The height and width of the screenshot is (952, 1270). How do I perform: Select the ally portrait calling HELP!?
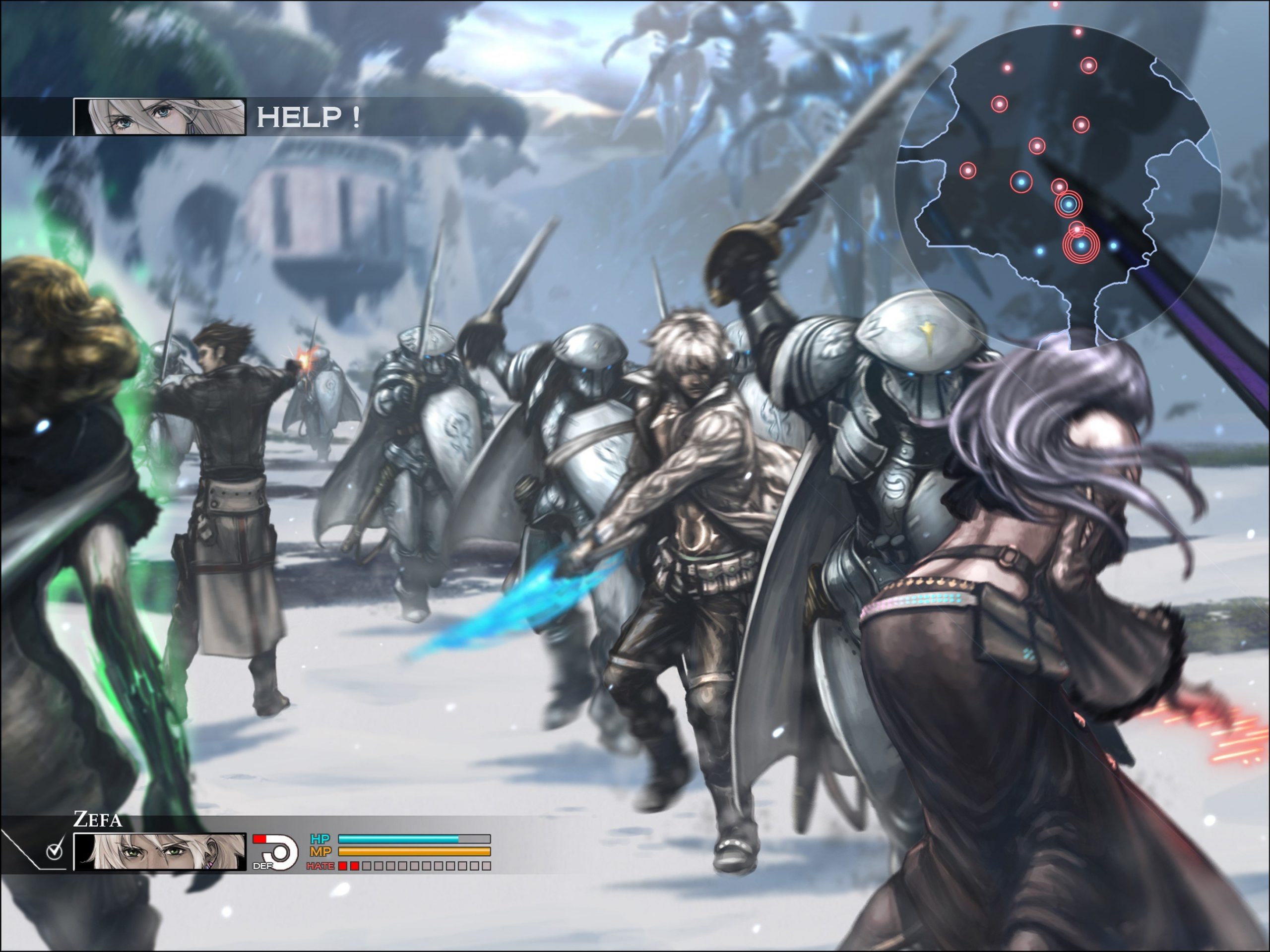coord(160,117)
